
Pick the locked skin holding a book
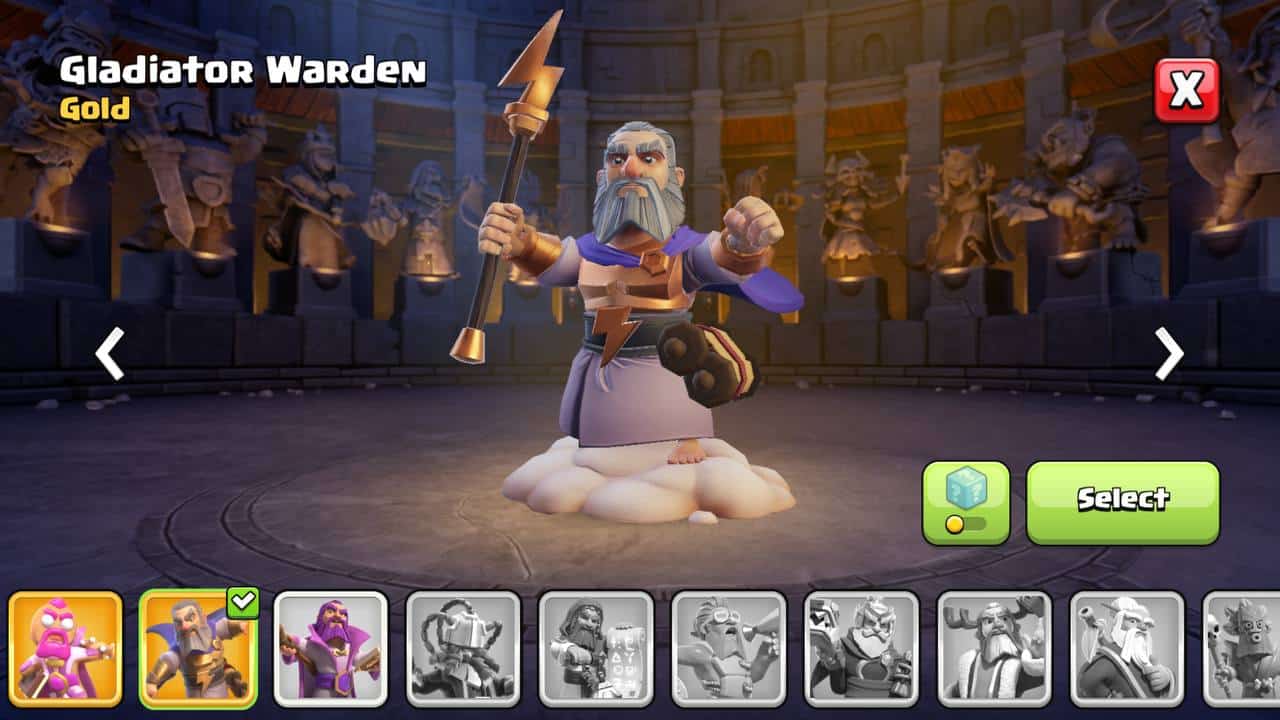coord(861,648)
